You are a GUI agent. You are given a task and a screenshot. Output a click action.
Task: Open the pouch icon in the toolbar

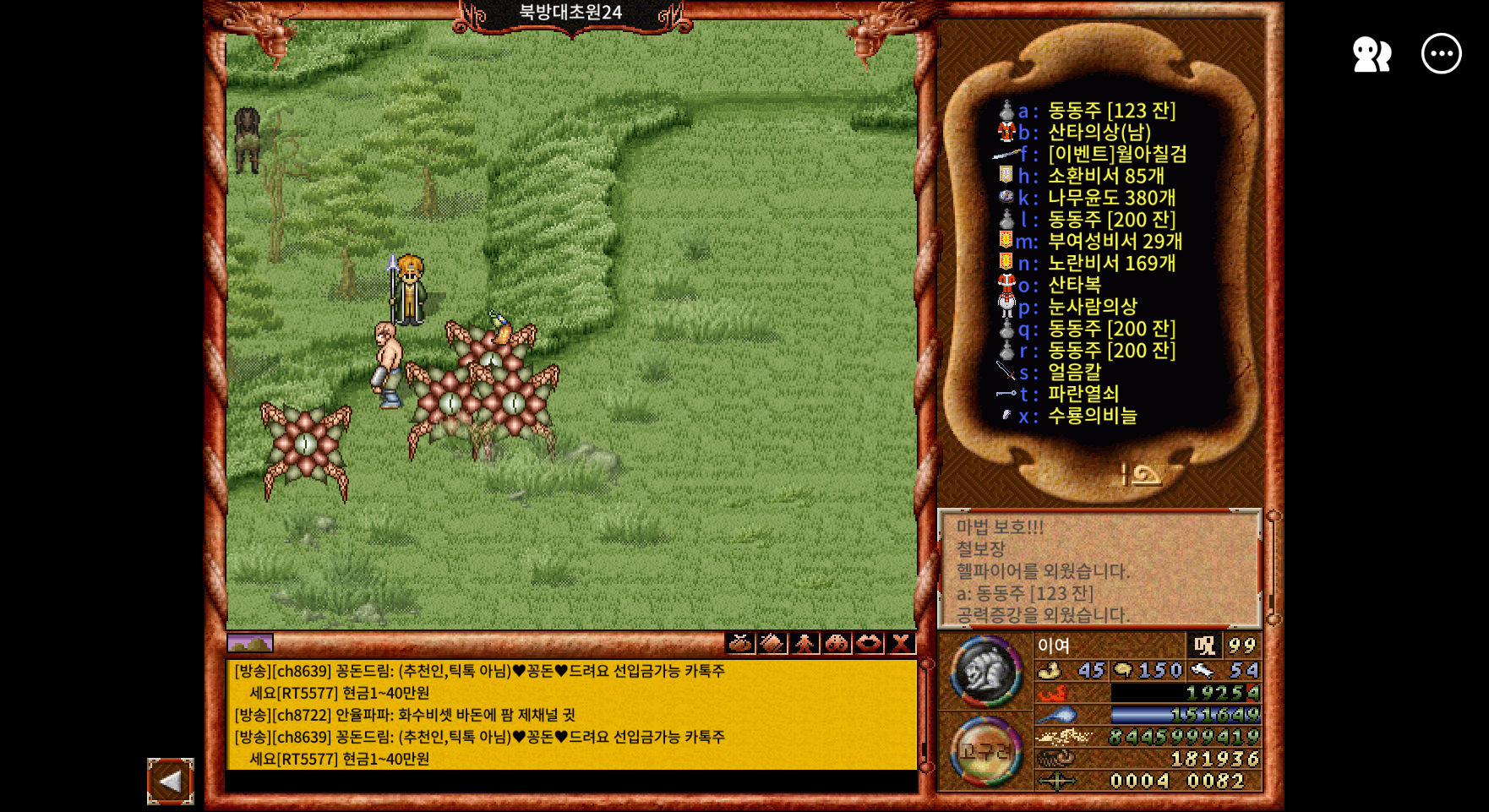pos(740,644)
